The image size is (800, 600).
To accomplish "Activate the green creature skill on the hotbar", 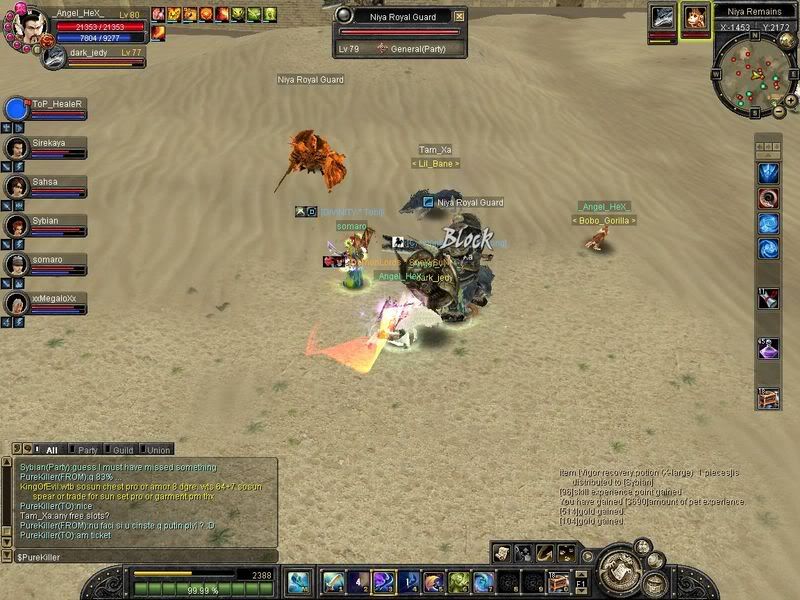I will coord(458,582).
